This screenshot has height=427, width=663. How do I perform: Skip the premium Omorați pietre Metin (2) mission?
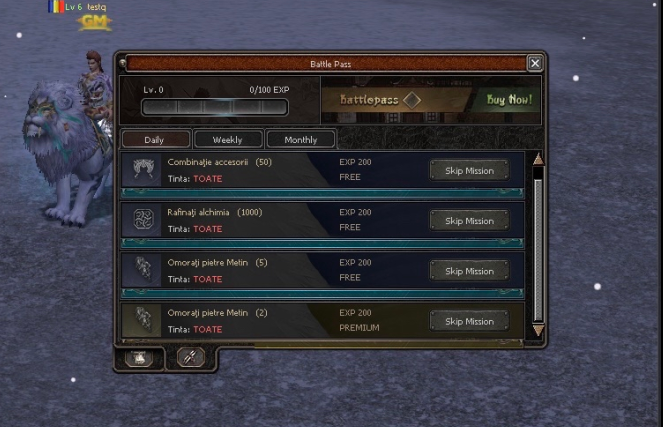pyautogui.click(x=469, y=321)
